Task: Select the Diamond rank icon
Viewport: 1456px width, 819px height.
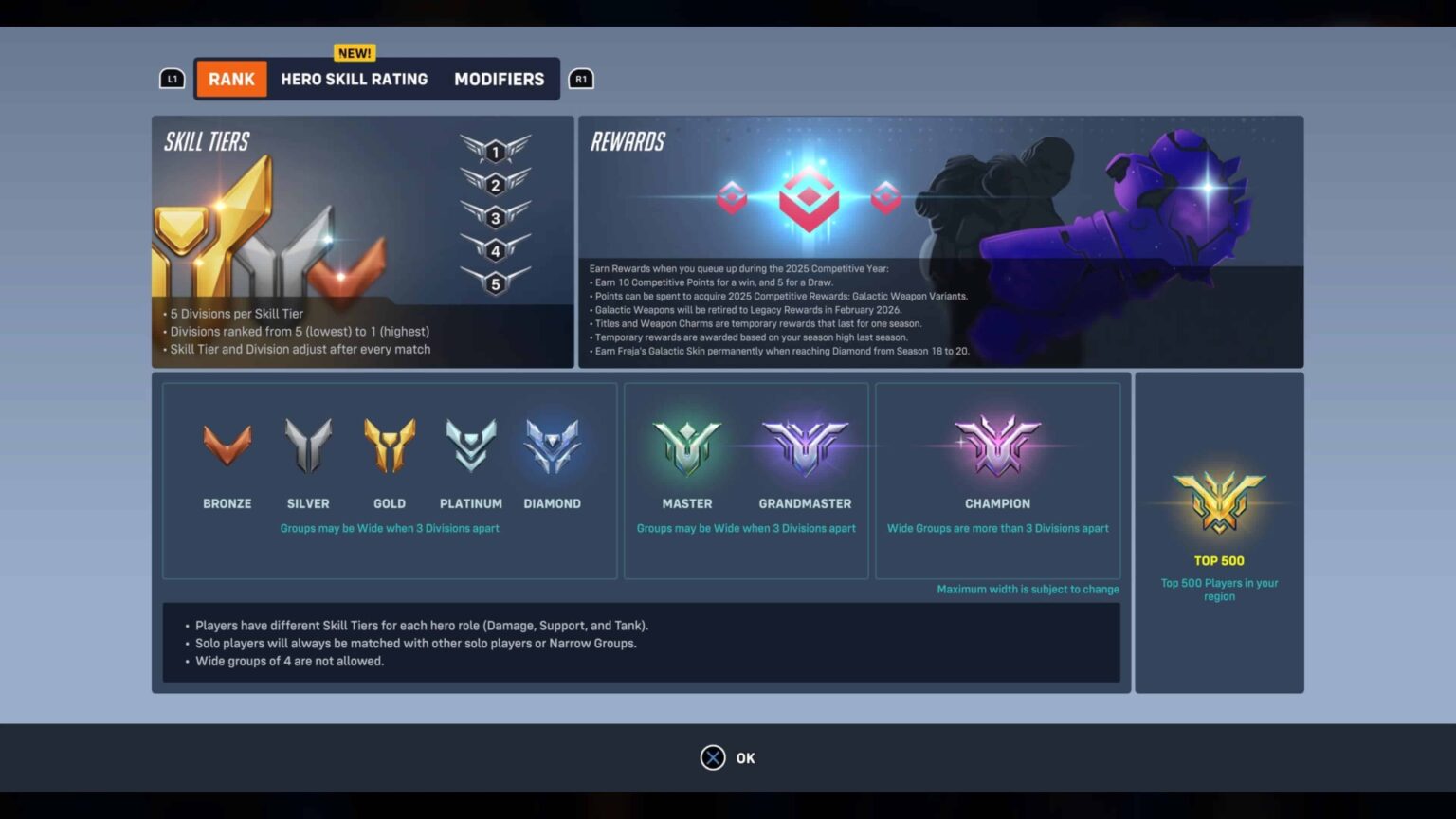Action: (x=553, y=444)
